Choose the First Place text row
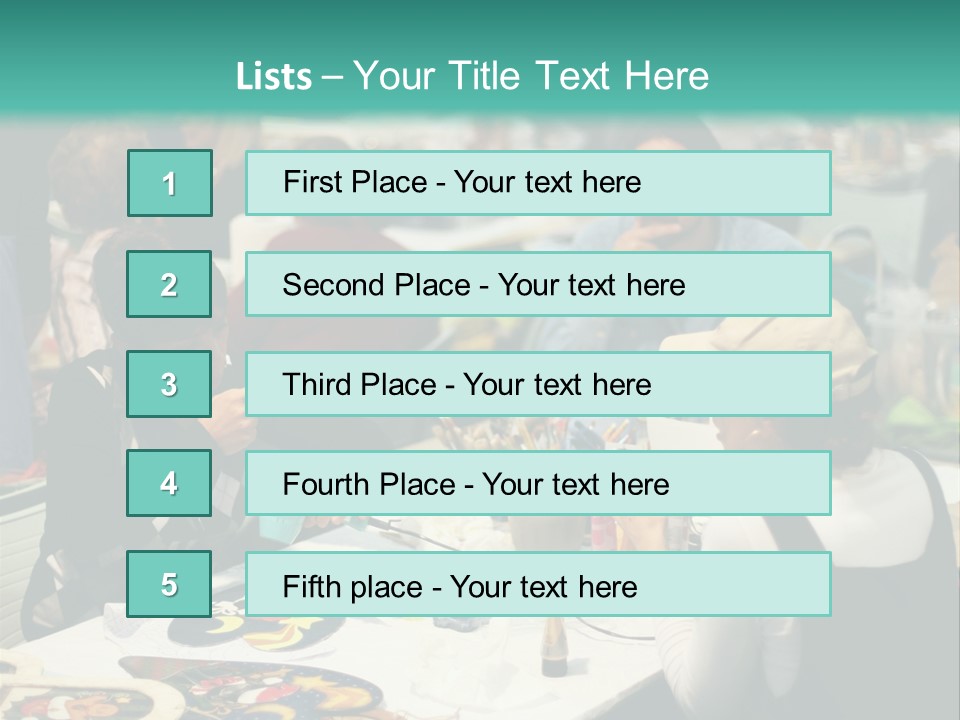960x720 pixels. 538,183
